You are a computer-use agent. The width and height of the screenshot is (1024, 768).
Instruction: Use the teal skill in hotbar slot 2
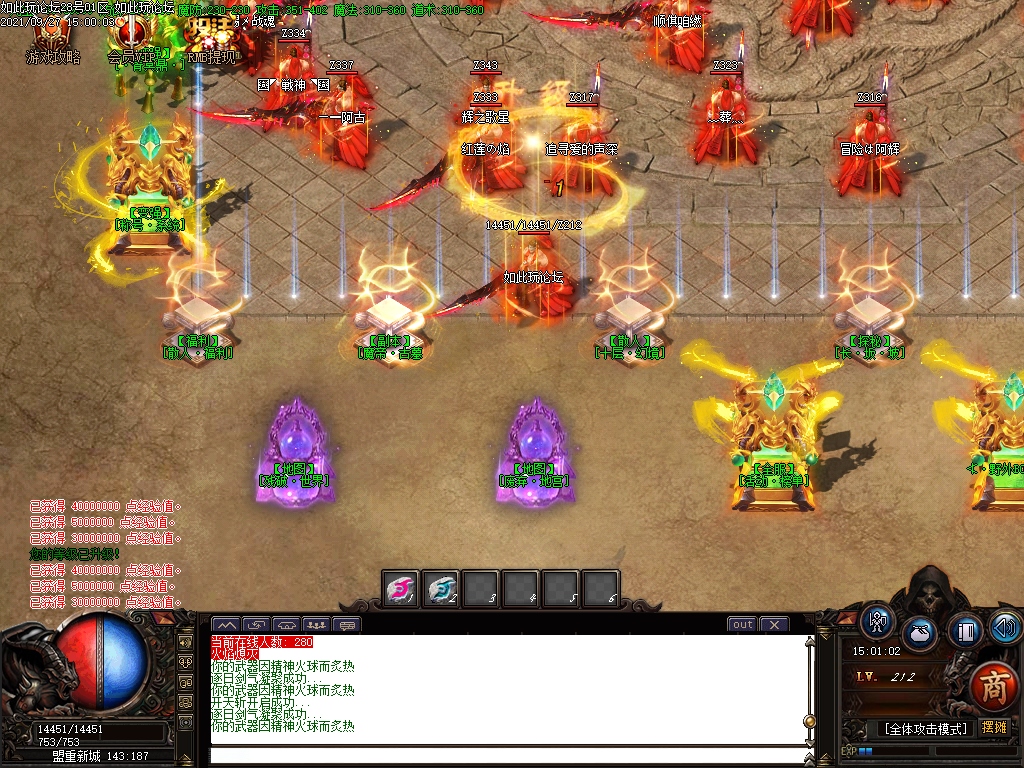point(441,590)
